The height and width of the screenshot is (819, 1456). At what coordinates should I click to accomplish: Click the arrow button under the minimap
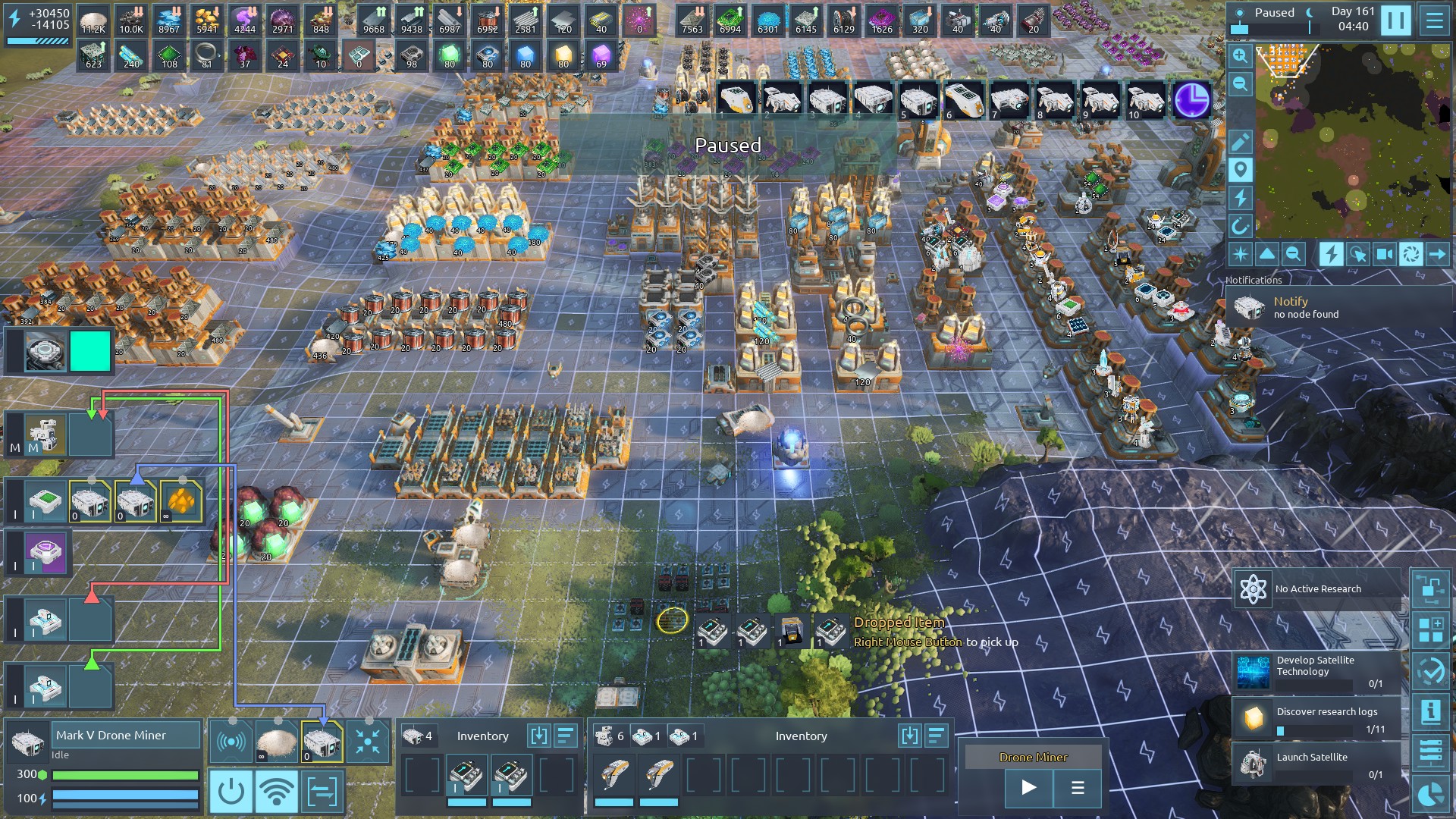pyautogui.click(x=1436, y=254)
